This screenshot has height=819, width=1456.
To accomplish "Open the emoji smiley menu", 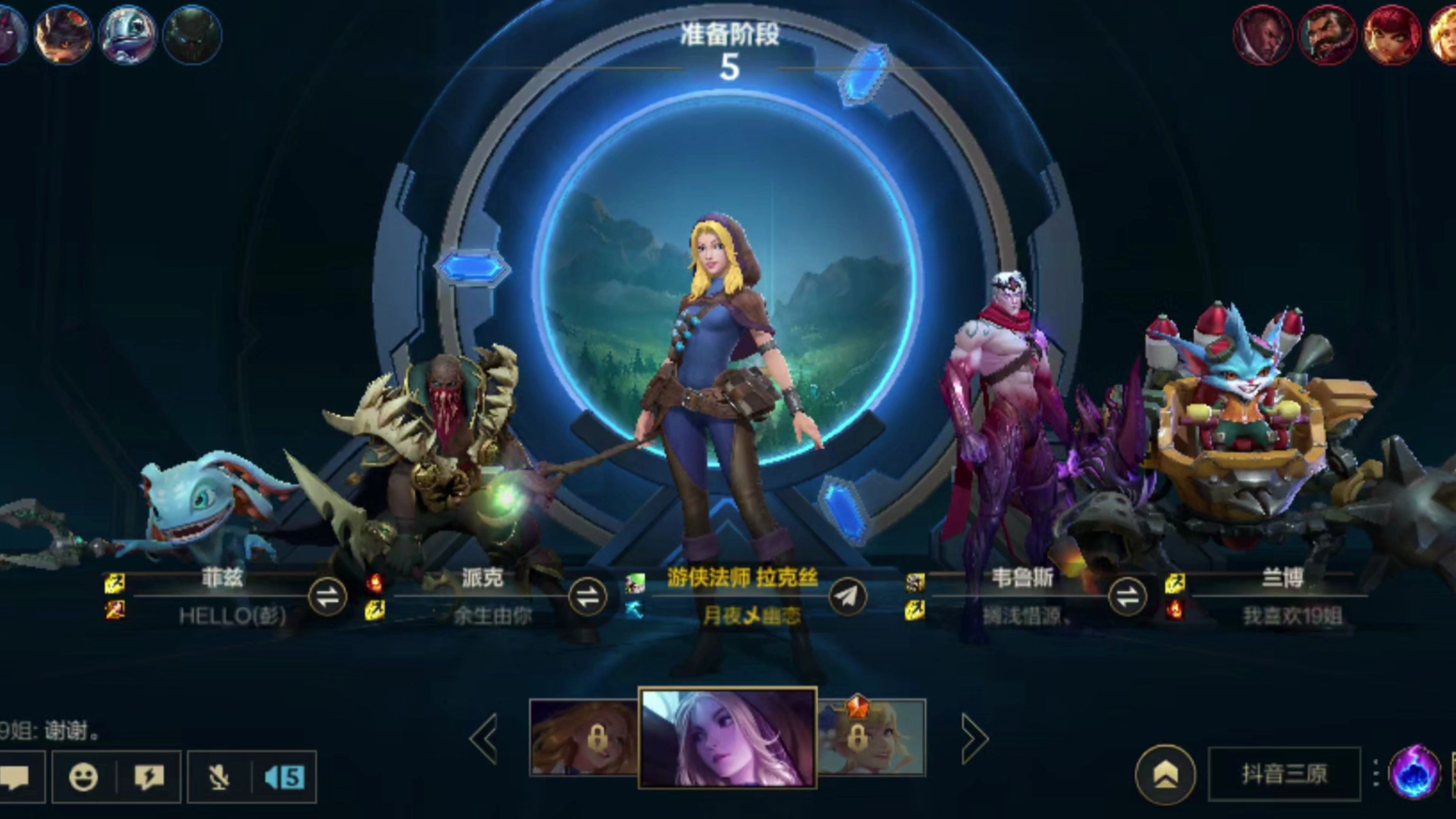I will click(x=83, y=777).
